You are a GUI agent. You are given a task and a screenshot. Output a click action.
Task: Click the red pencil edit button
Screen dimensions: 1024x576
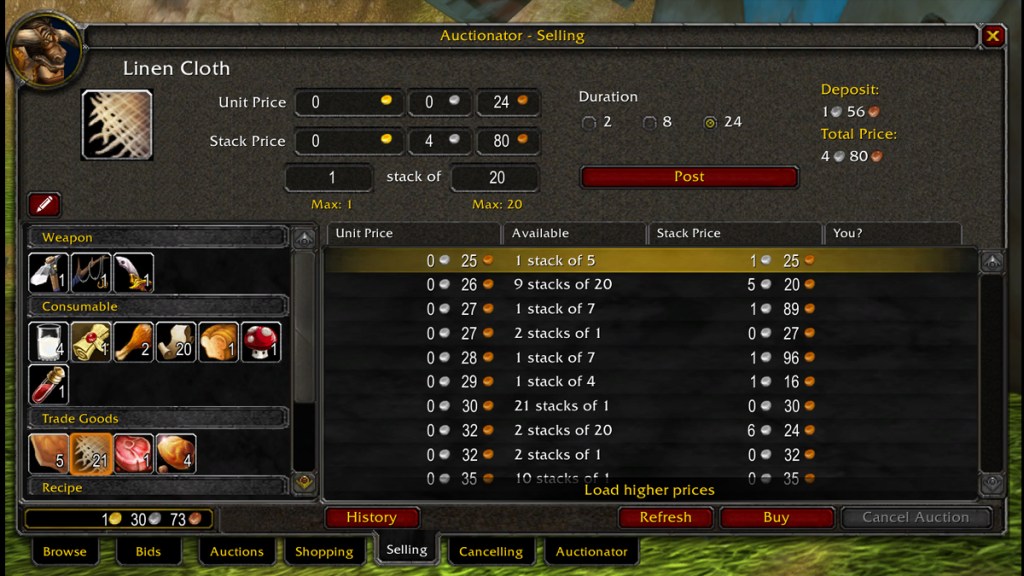click(x=44, y=204)
